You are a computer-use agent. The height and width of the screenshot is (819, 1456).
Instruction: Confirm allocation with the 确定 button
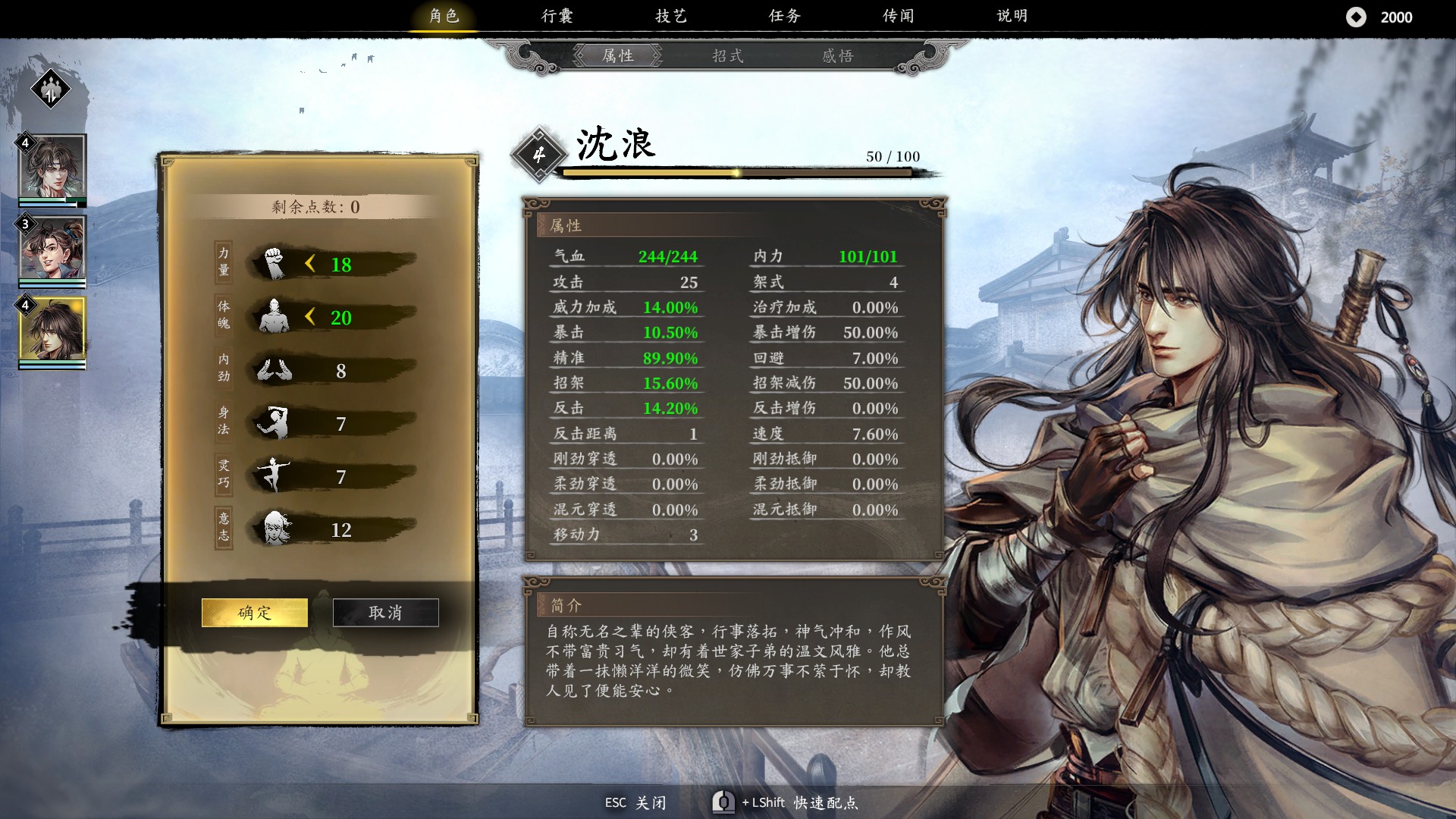point(254,612)
